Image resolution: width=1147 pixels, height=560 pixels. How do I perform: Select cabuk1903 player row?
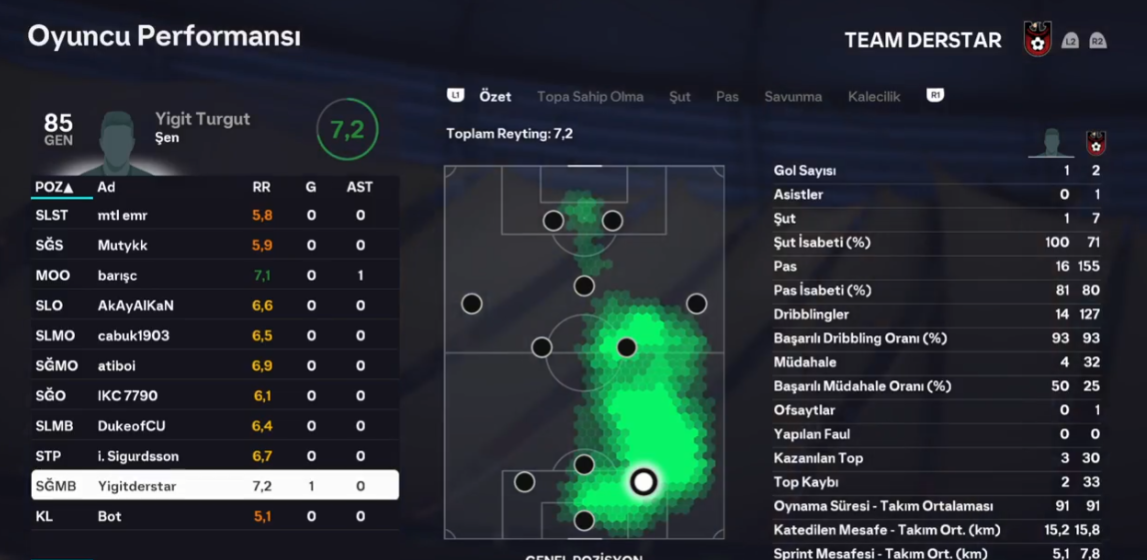(215, 335)
